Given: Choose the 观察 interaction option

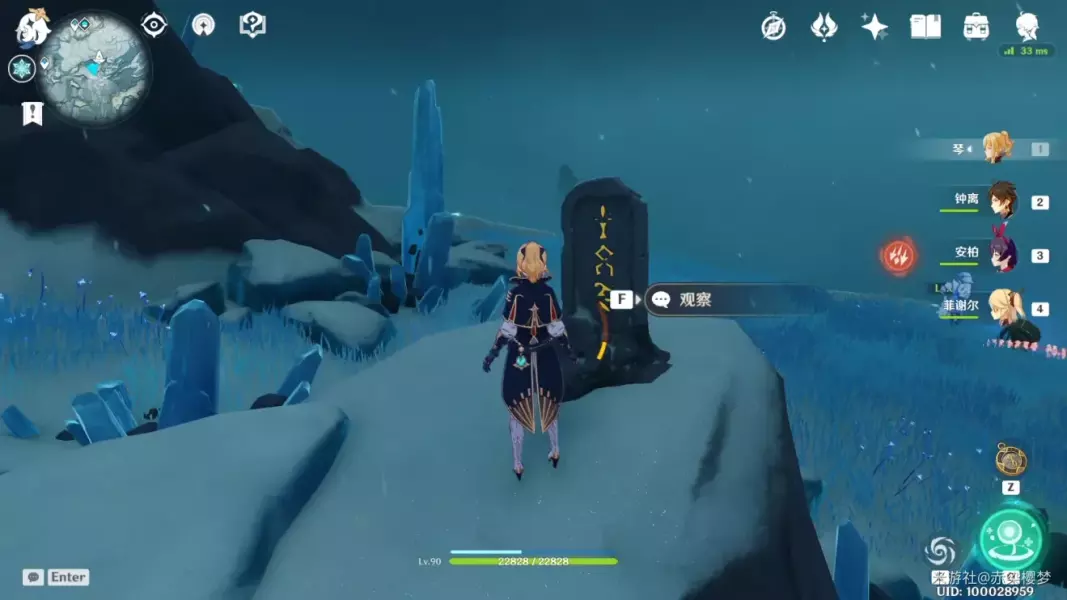Looking at the screenshot, I should (x=694, y=299).
